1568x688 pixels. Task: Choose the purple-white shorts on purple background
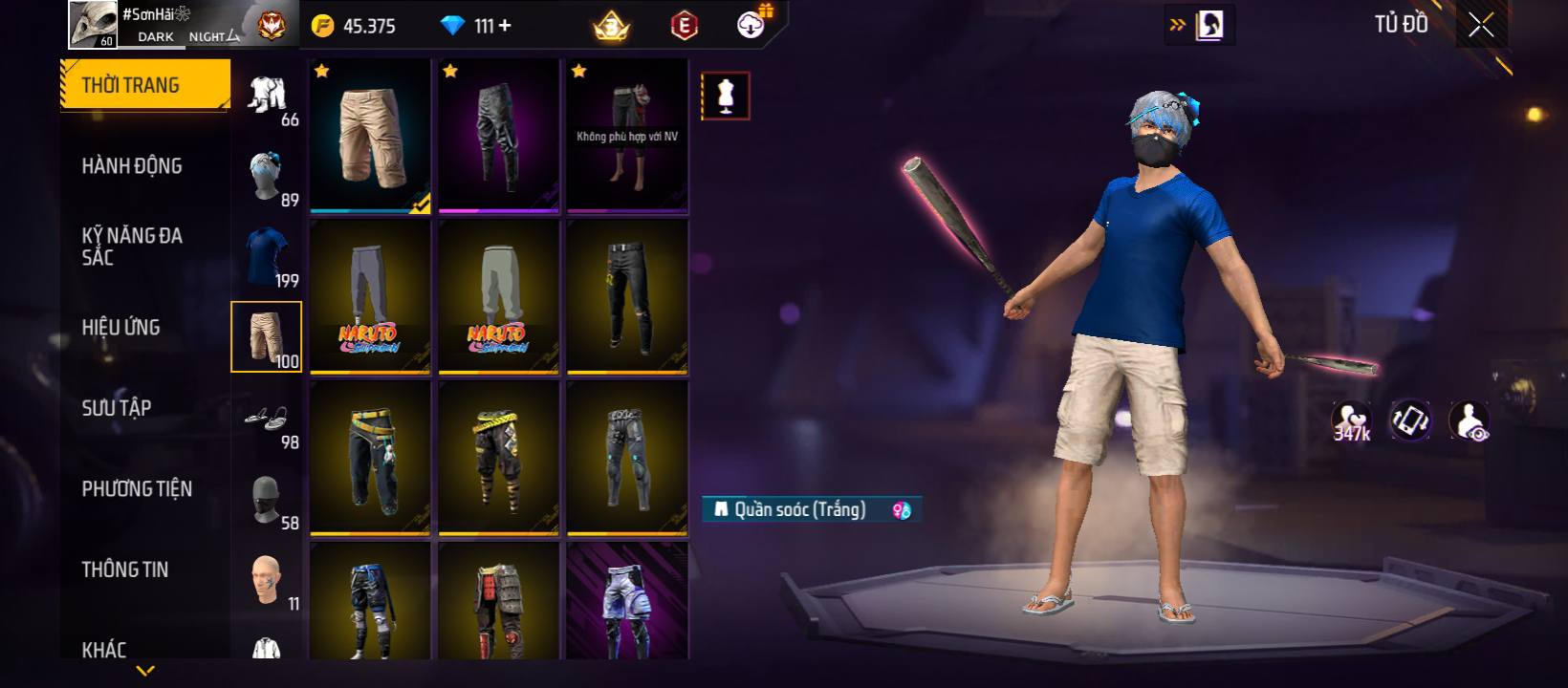[x=627, y=602]
